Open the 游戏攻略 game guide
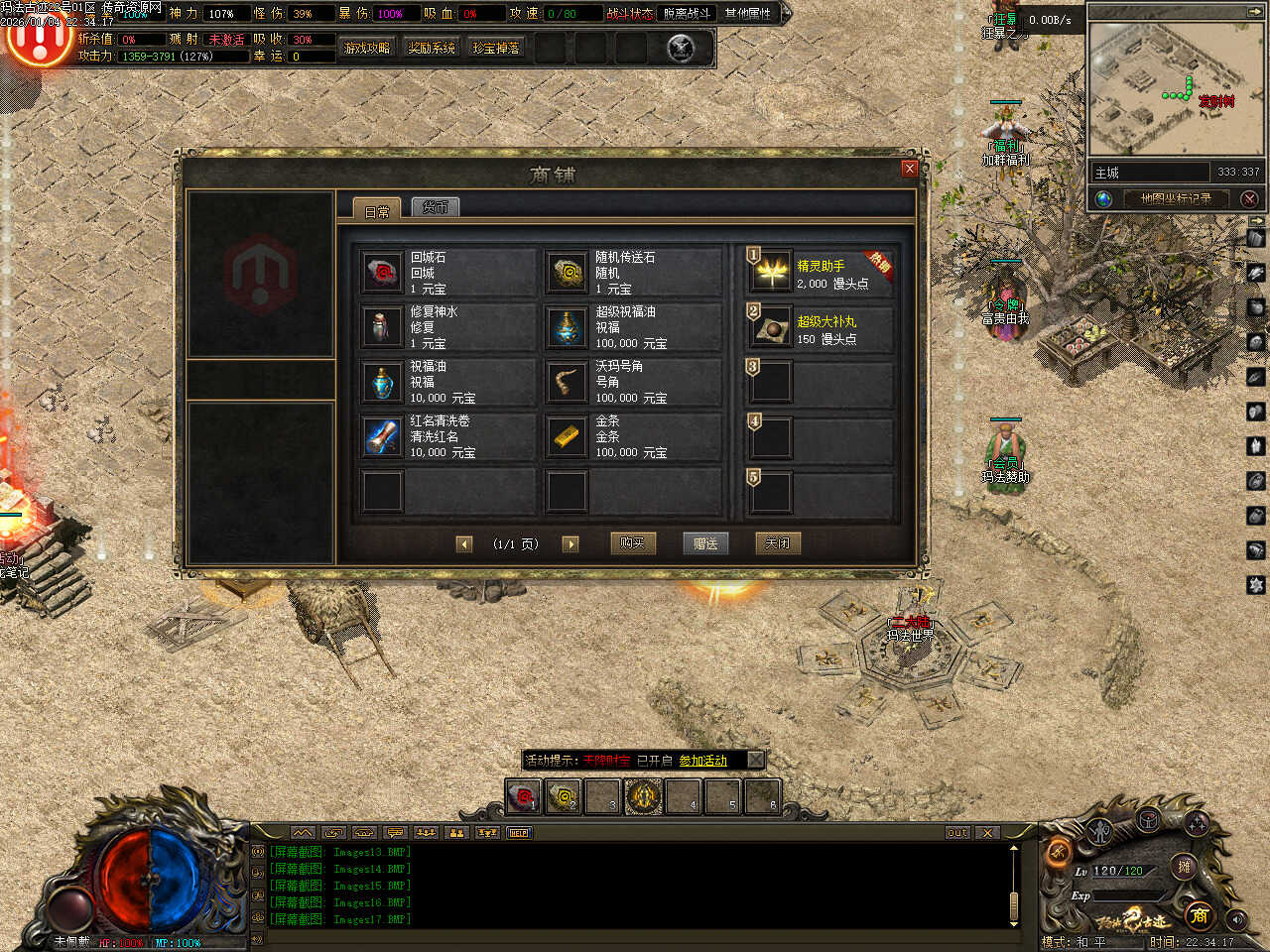Image resolution: width=1270 pixels, height=952 pixels. (366, 48)
